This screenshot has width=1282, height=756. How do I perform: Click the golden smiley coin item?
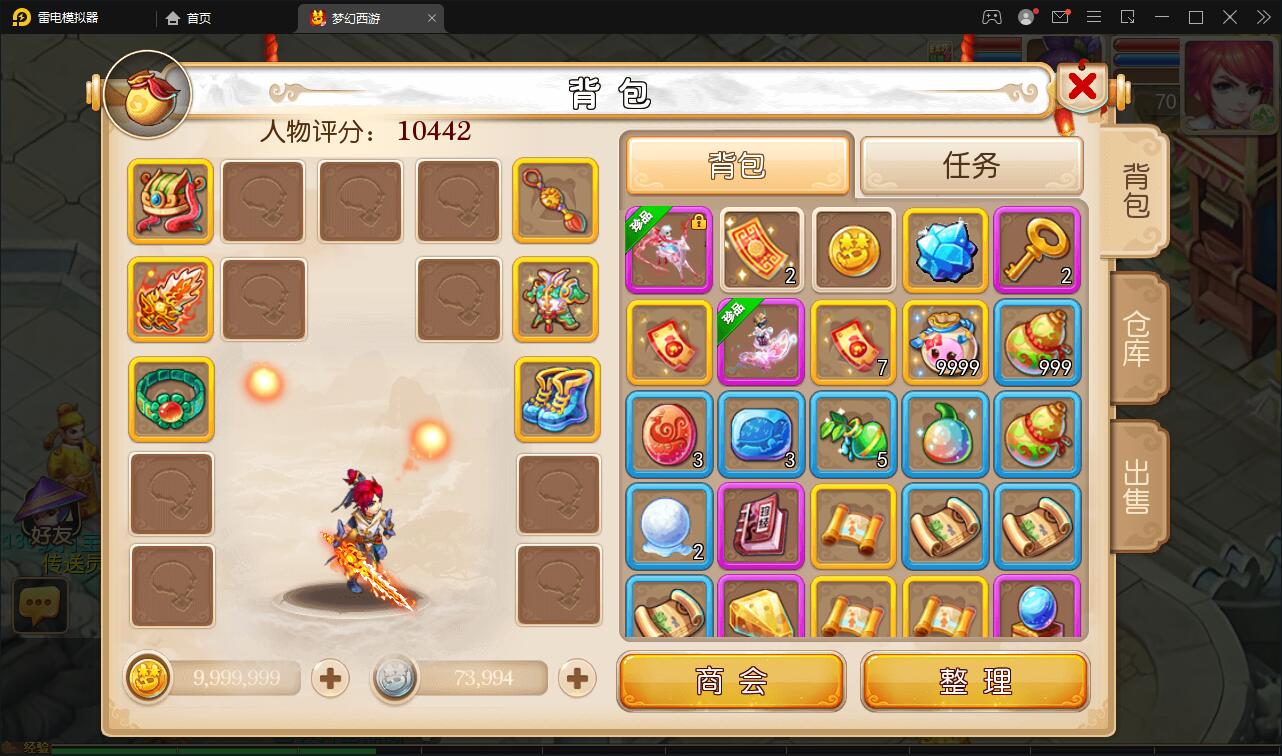click(853, 249)
